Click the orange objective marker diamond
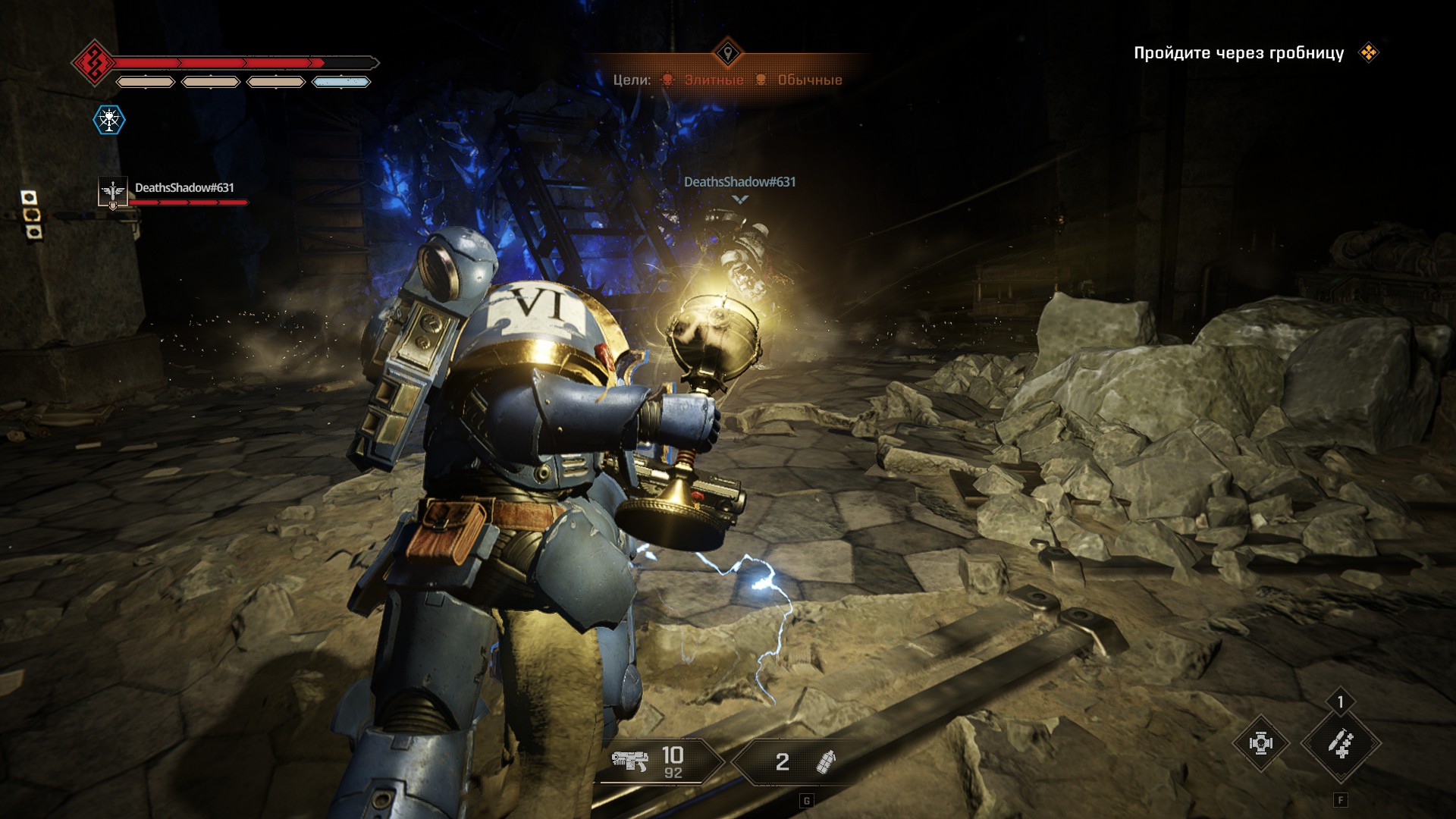The image size is (1456, 819). pyautogui.click(x=1369, y=53)
